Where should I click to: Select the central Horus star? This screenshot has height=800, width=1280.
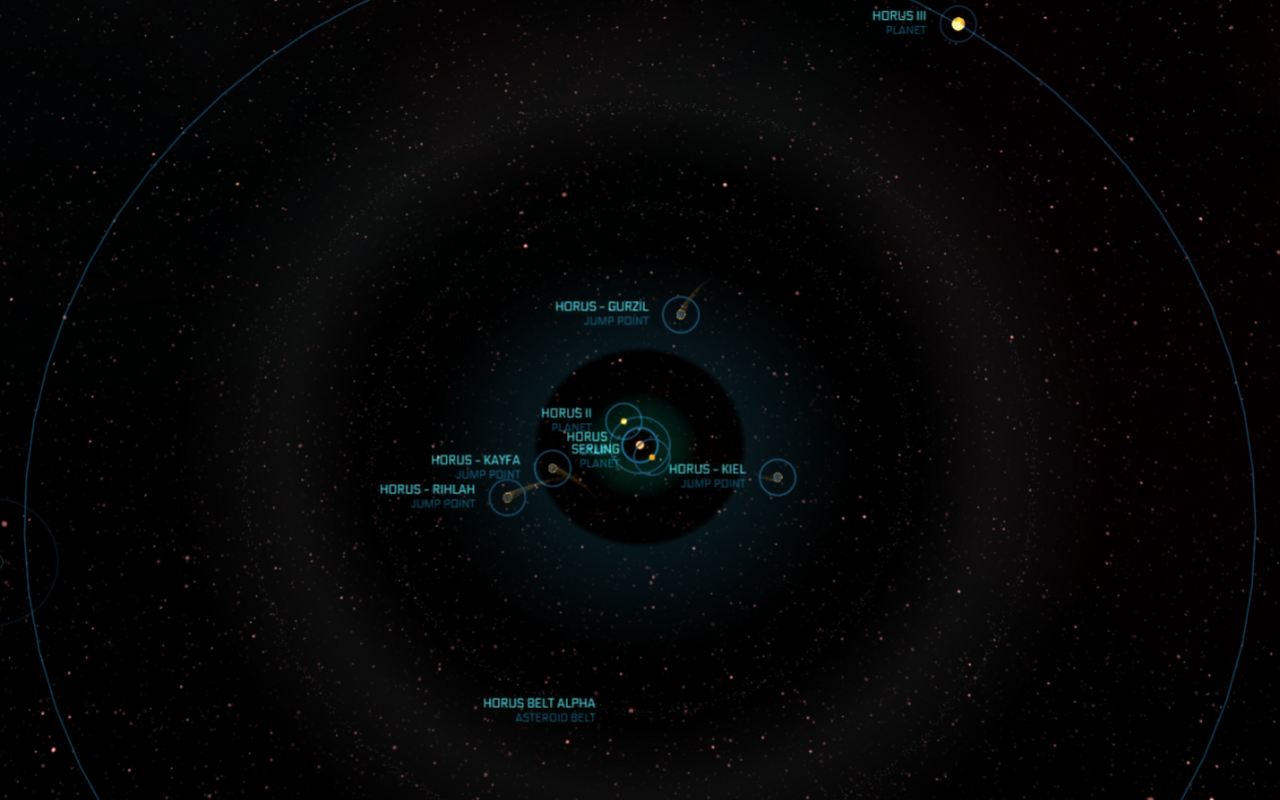(640, 445)
